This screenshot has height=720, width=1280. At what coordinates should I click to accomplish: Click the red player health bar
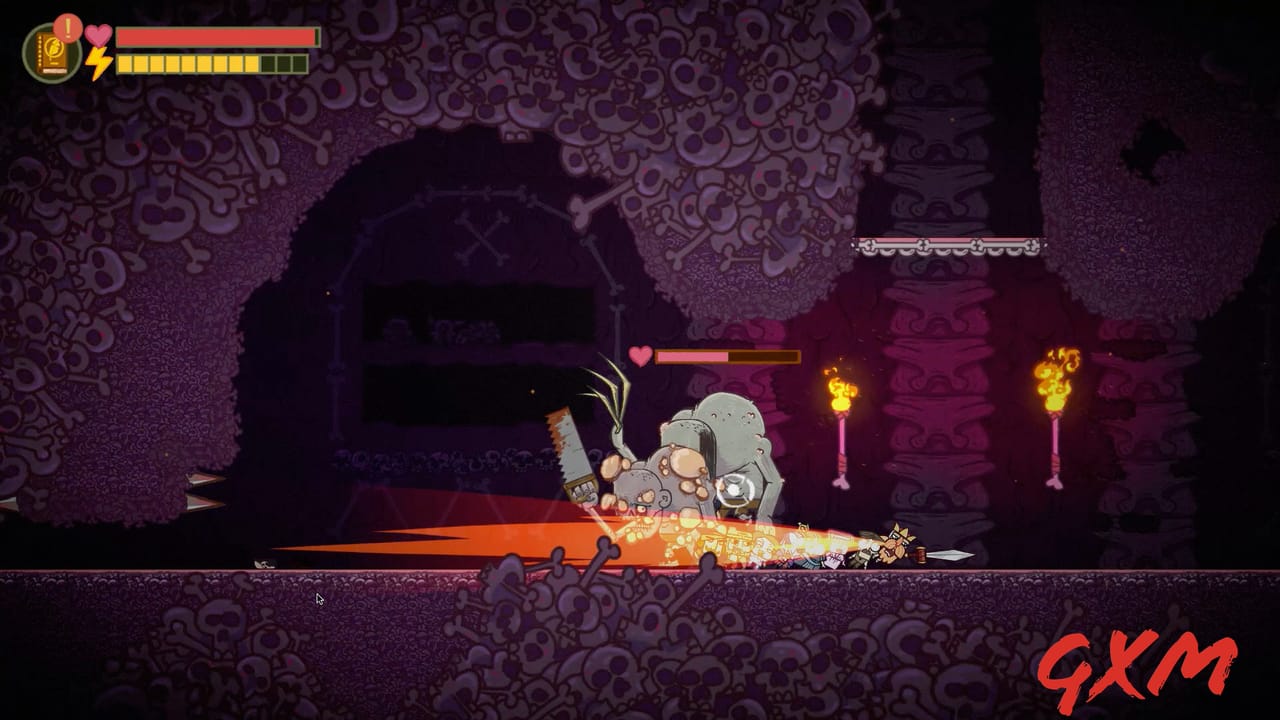tap(215, 36)
